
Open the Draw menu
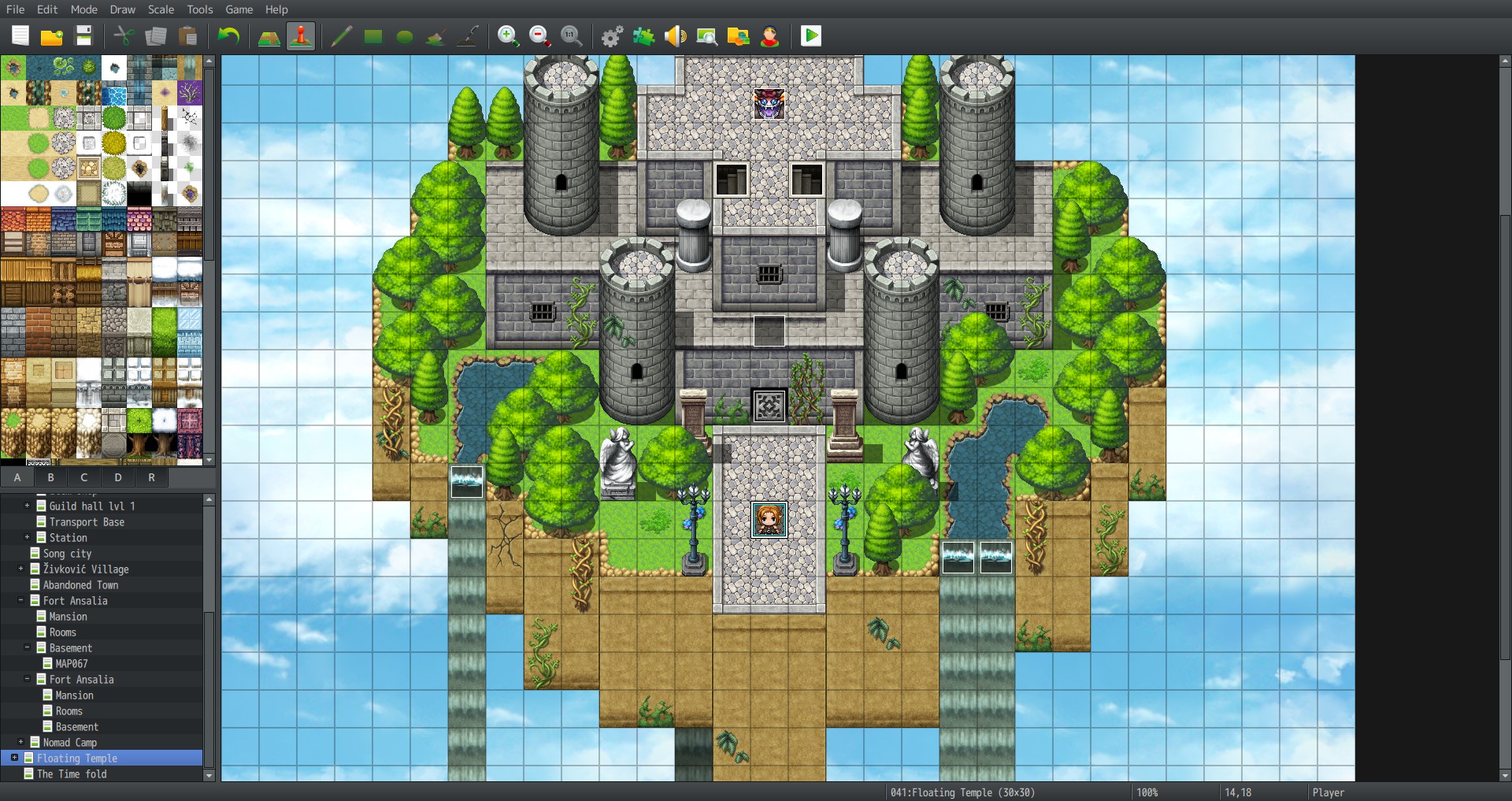click(122, 9)
